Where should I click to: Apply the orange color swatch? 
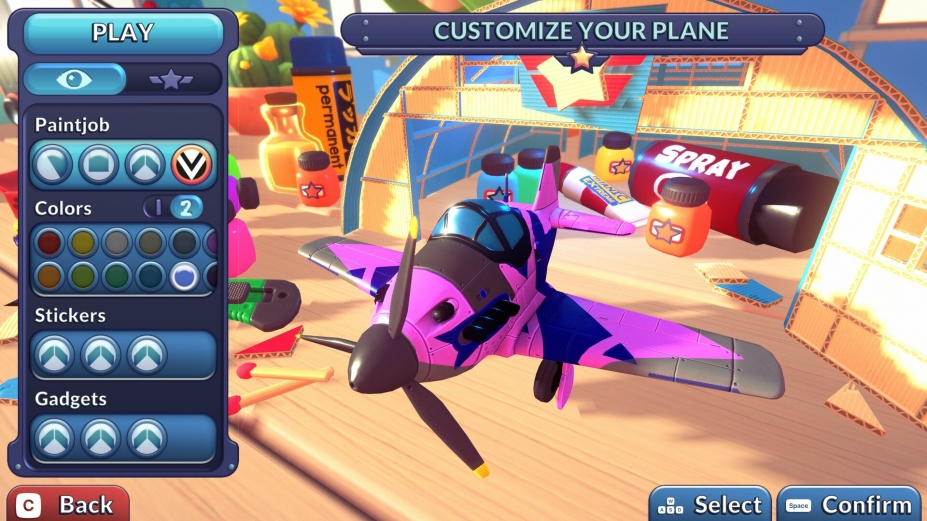click(49, 276)
